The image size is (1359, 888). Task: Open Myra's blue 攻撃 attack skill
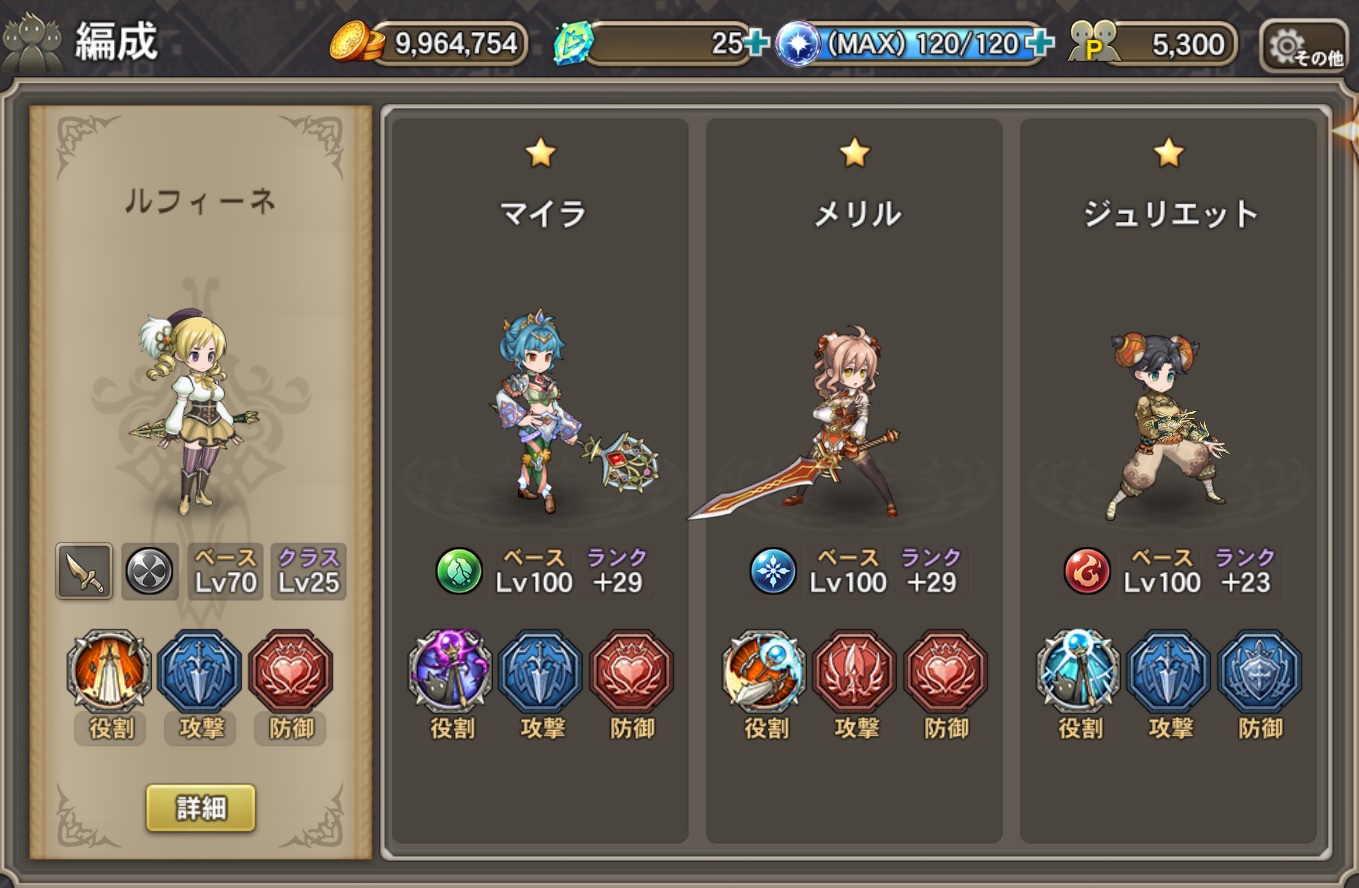click(541, 671)
